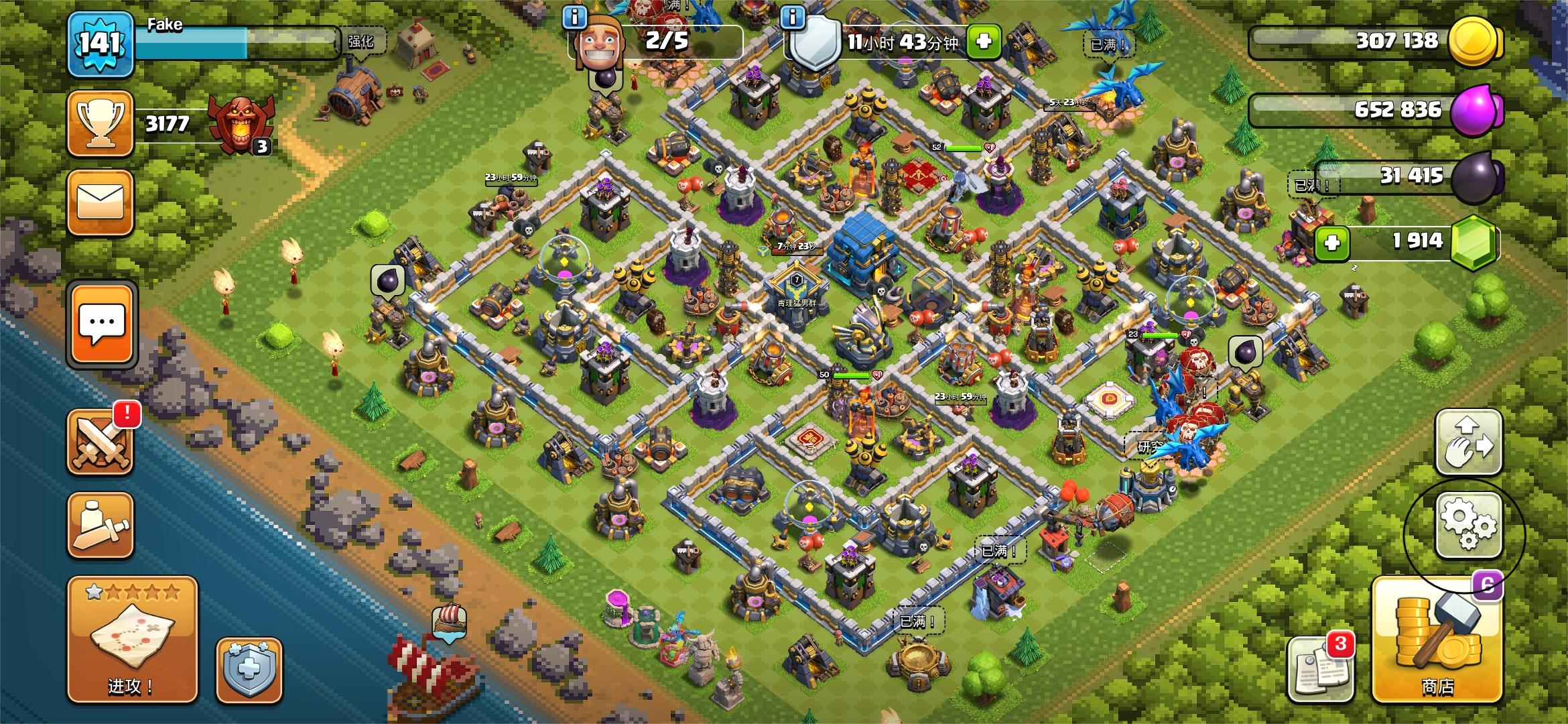This screenshot has width=1568, height=724.
Task: Open the news notes with 3 badge
Action: point(1318,670)
